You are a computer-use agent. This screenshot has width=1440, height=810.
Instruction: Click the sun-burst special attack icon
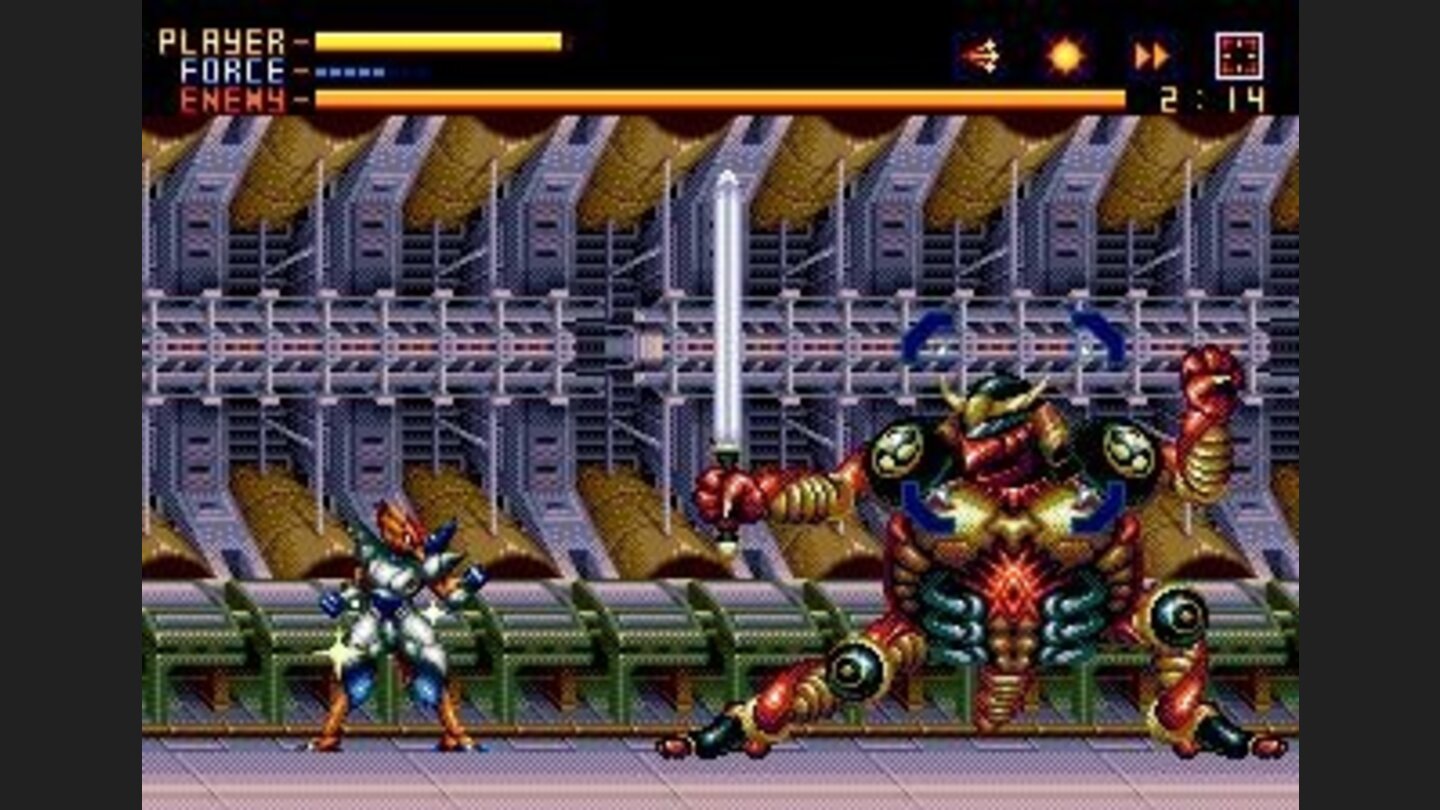(x=1066, y=56)
